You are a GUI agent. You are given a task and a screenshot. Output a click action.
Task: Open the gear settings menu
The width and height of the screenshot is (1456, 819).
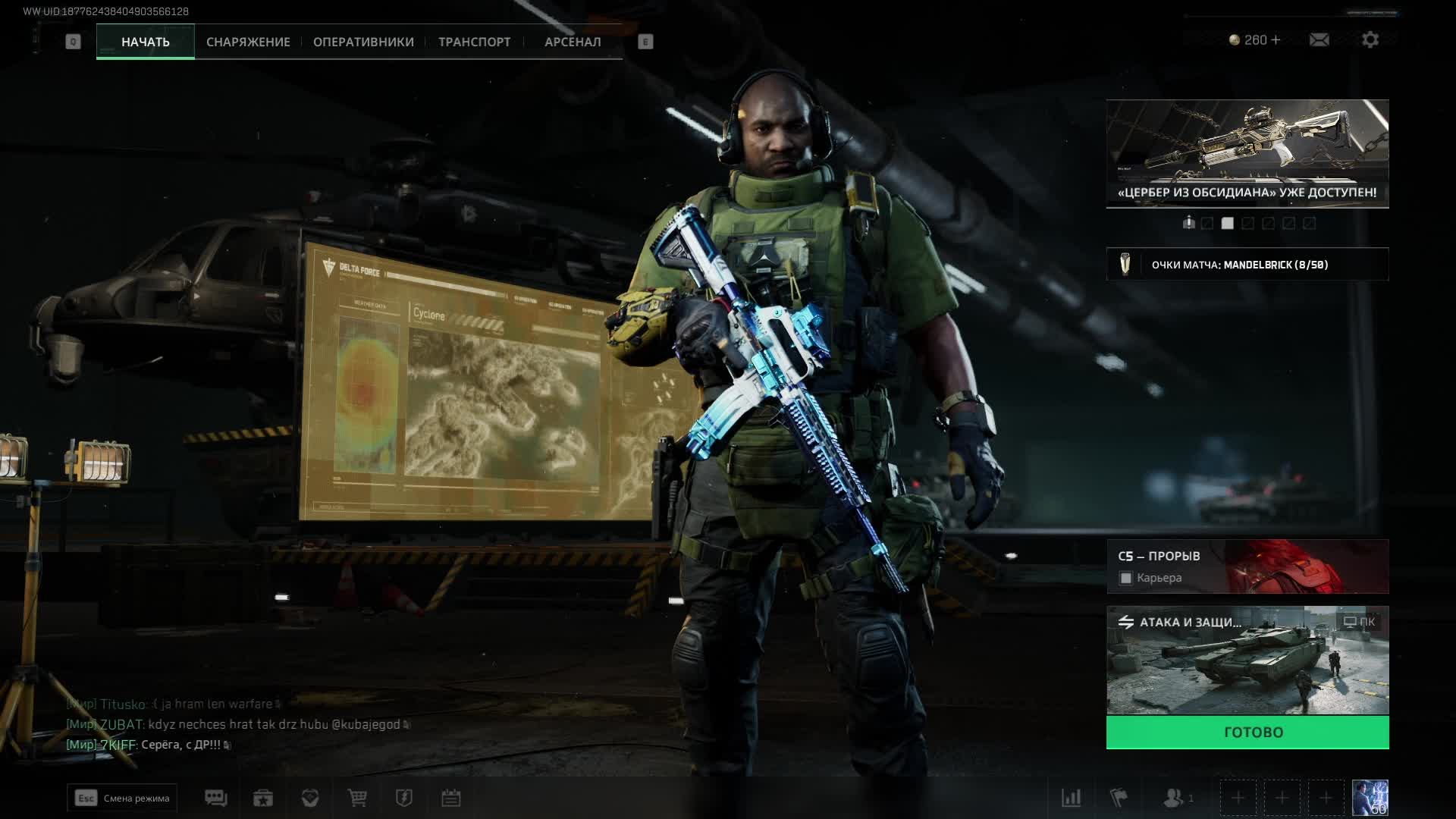click(1370, 39)
